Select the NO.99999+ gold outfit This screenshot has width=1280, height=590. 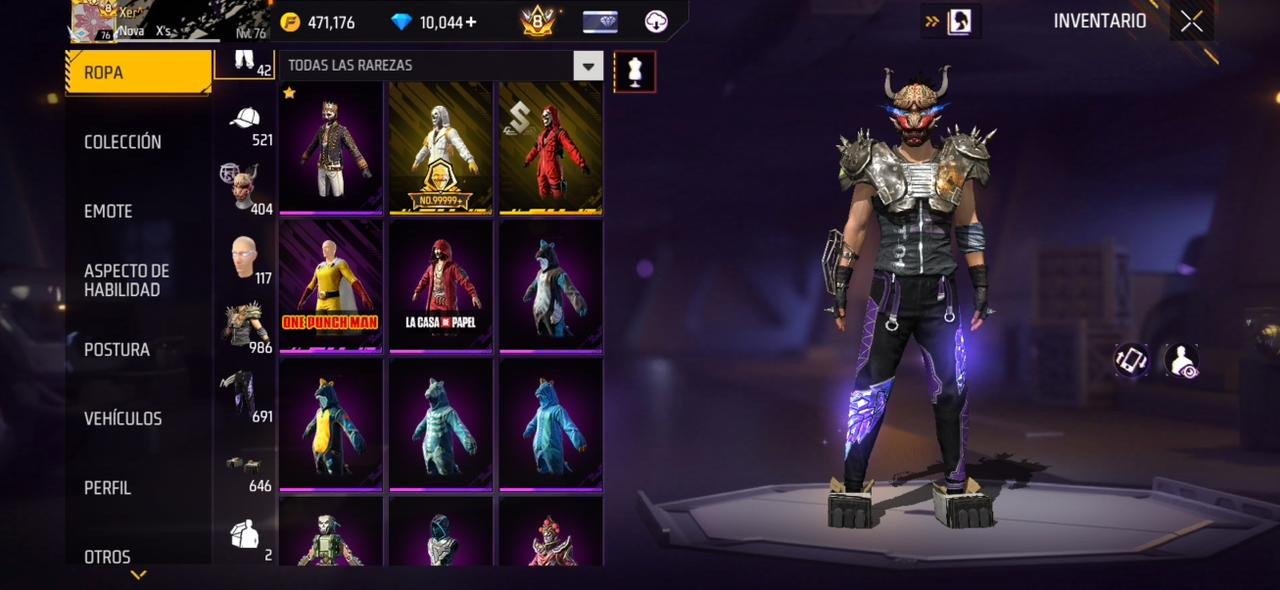(x=440, y=147)
